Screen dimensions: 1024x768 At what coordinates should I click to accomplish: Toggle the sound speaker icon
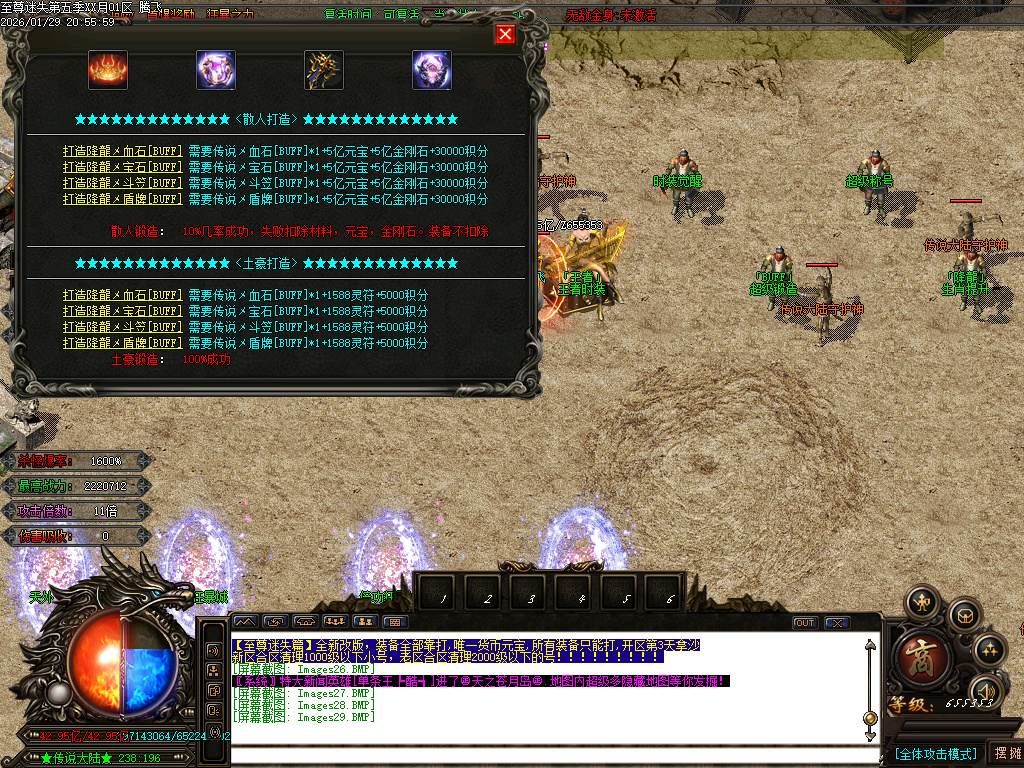click(x=986, y=691)
